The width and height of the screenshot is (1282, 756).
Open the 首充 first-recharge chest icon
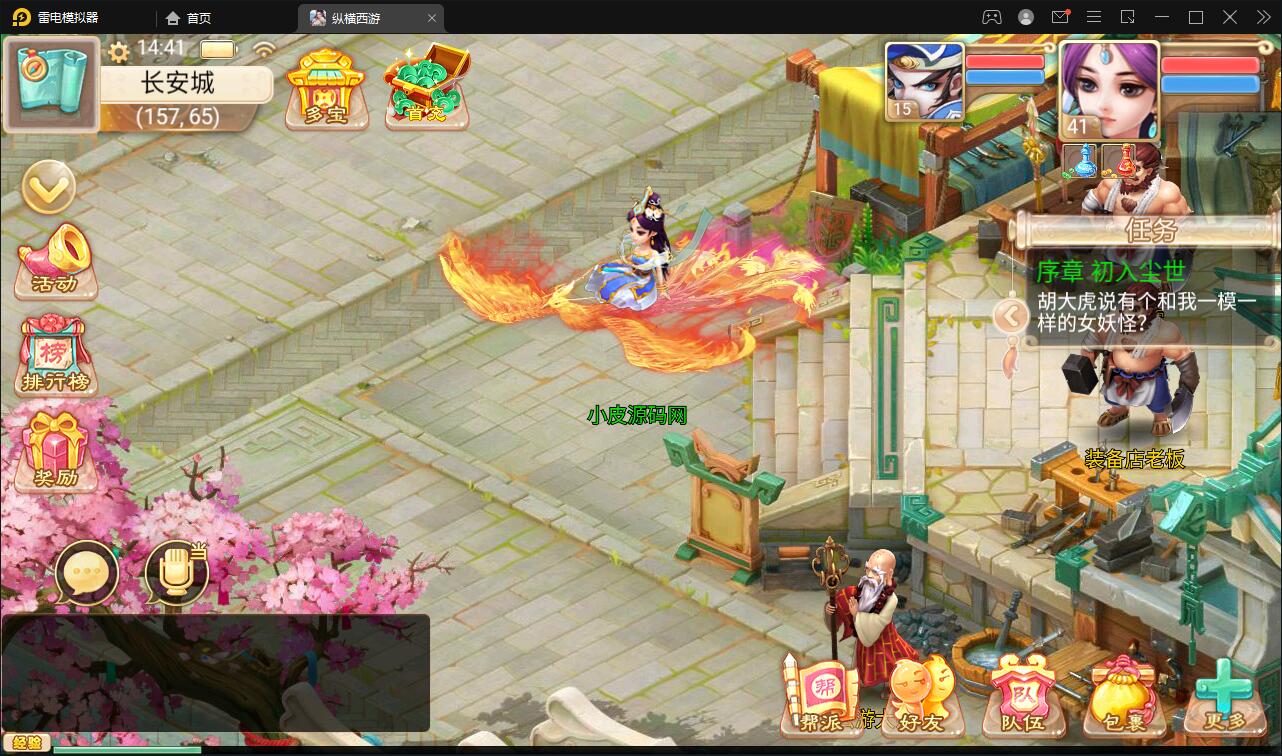click(427, 88)
